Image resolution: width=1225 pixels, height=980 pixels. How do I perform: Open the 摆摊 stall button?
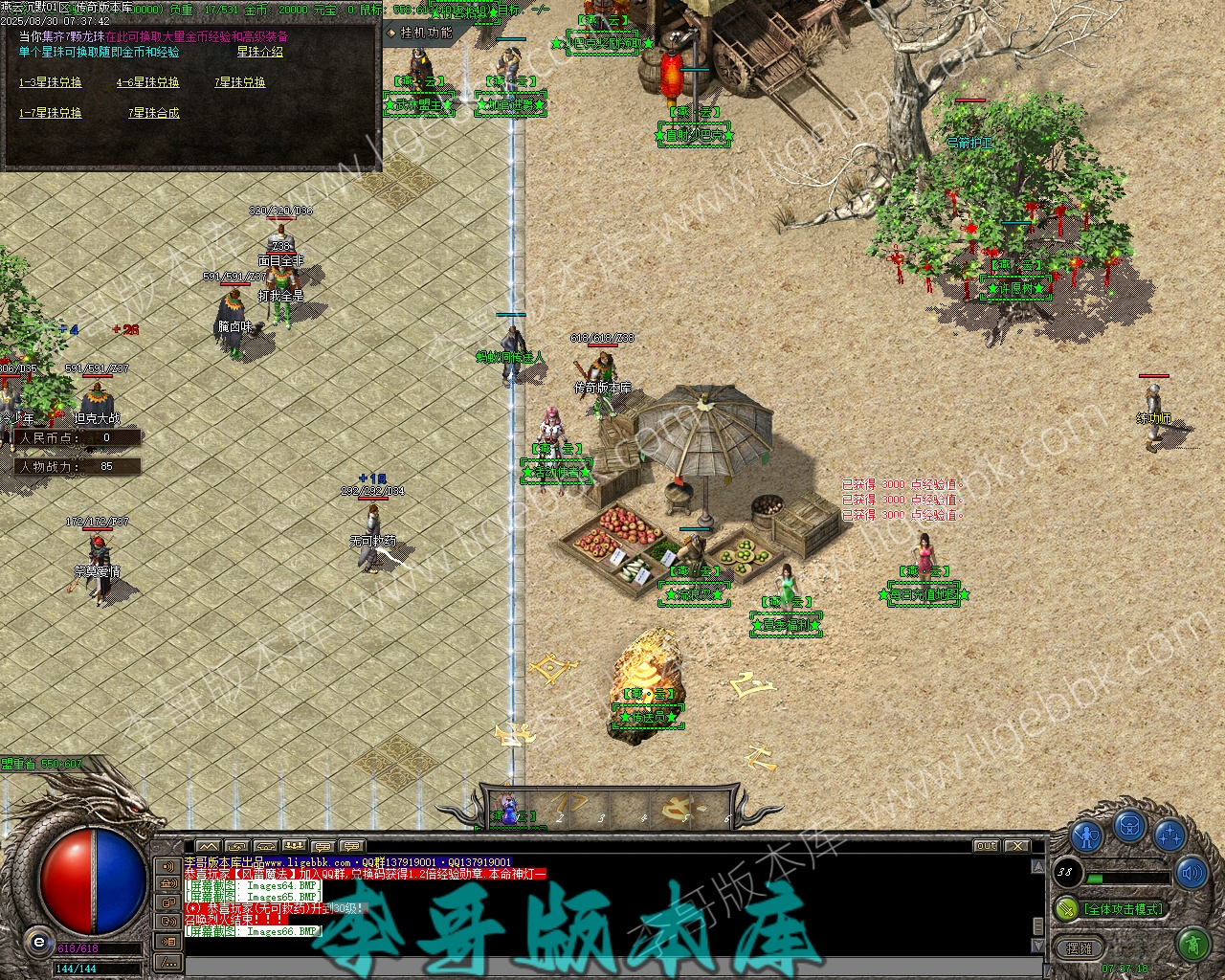point(1079,947)
